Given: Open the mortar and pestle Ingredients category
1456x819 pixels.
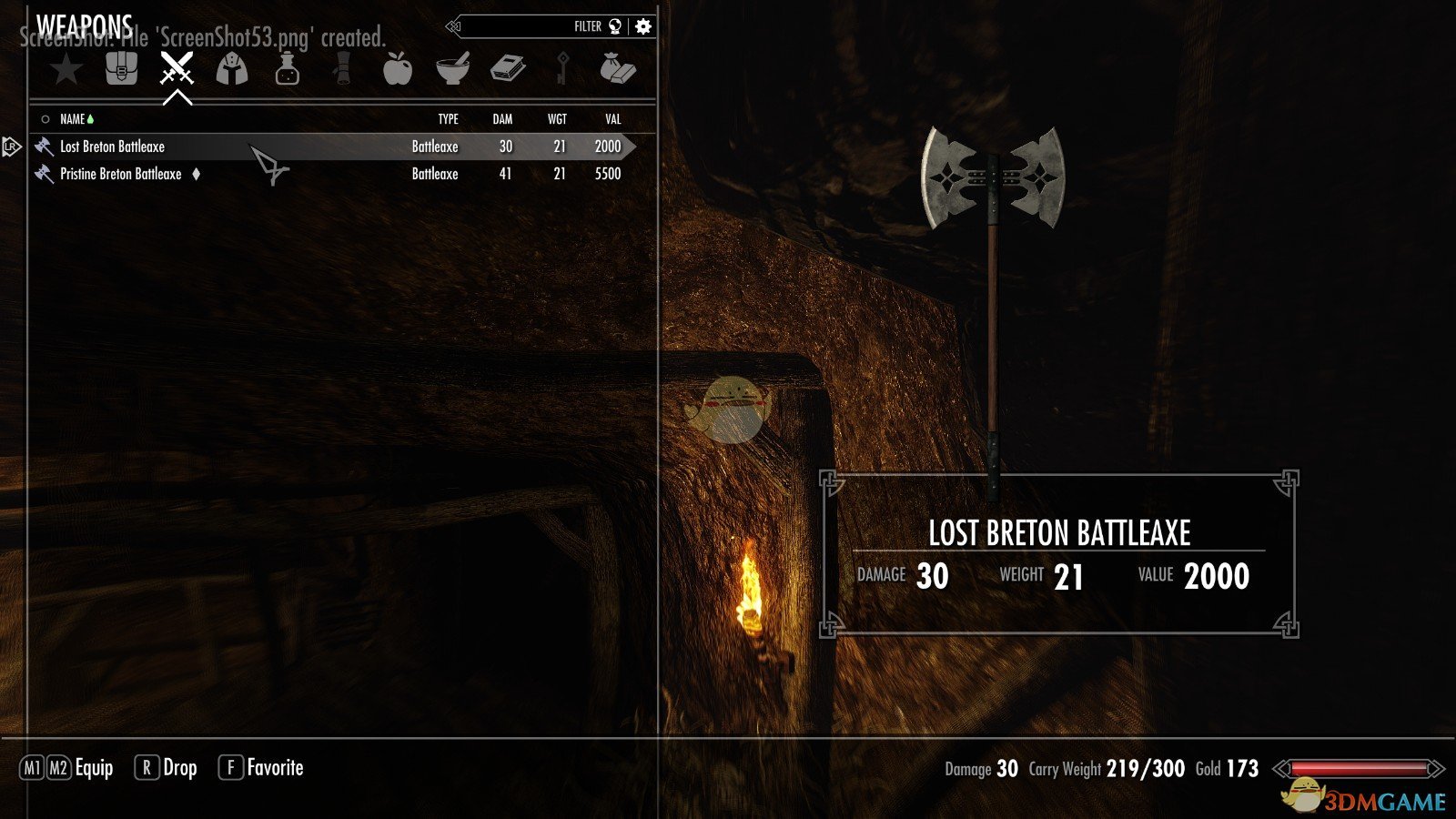Looking at the screenshot, I should click(x=452, y=69).
